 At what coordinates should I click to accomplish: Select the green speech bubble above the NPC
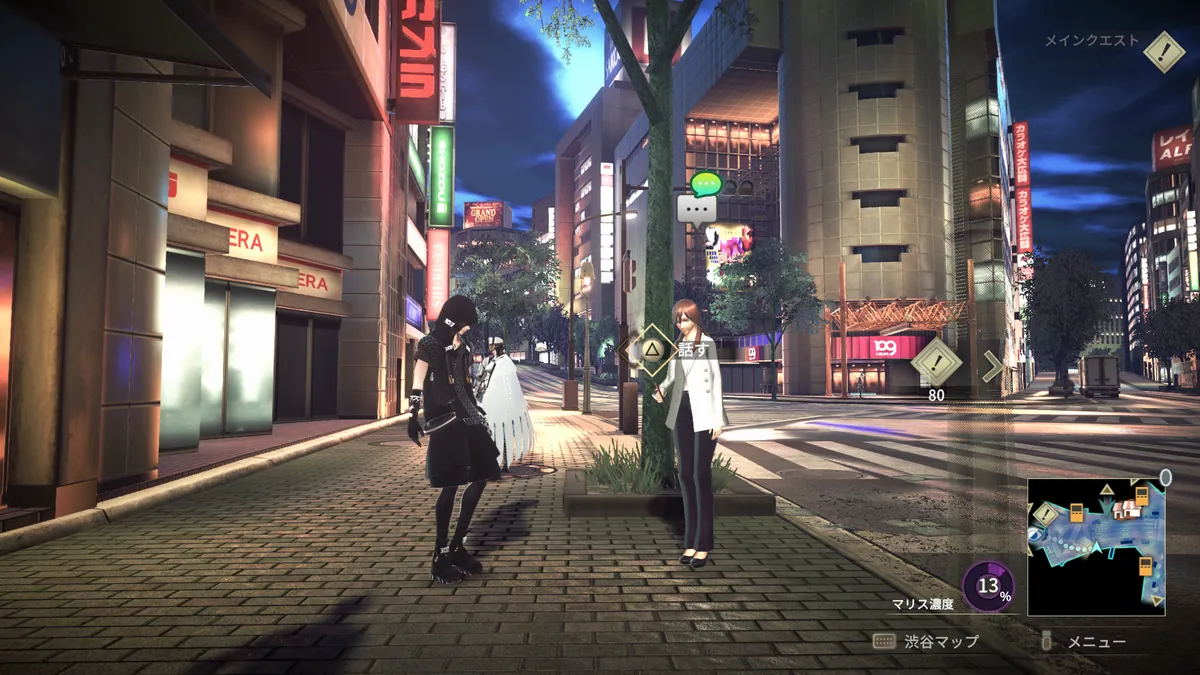(x=705, y=184)
